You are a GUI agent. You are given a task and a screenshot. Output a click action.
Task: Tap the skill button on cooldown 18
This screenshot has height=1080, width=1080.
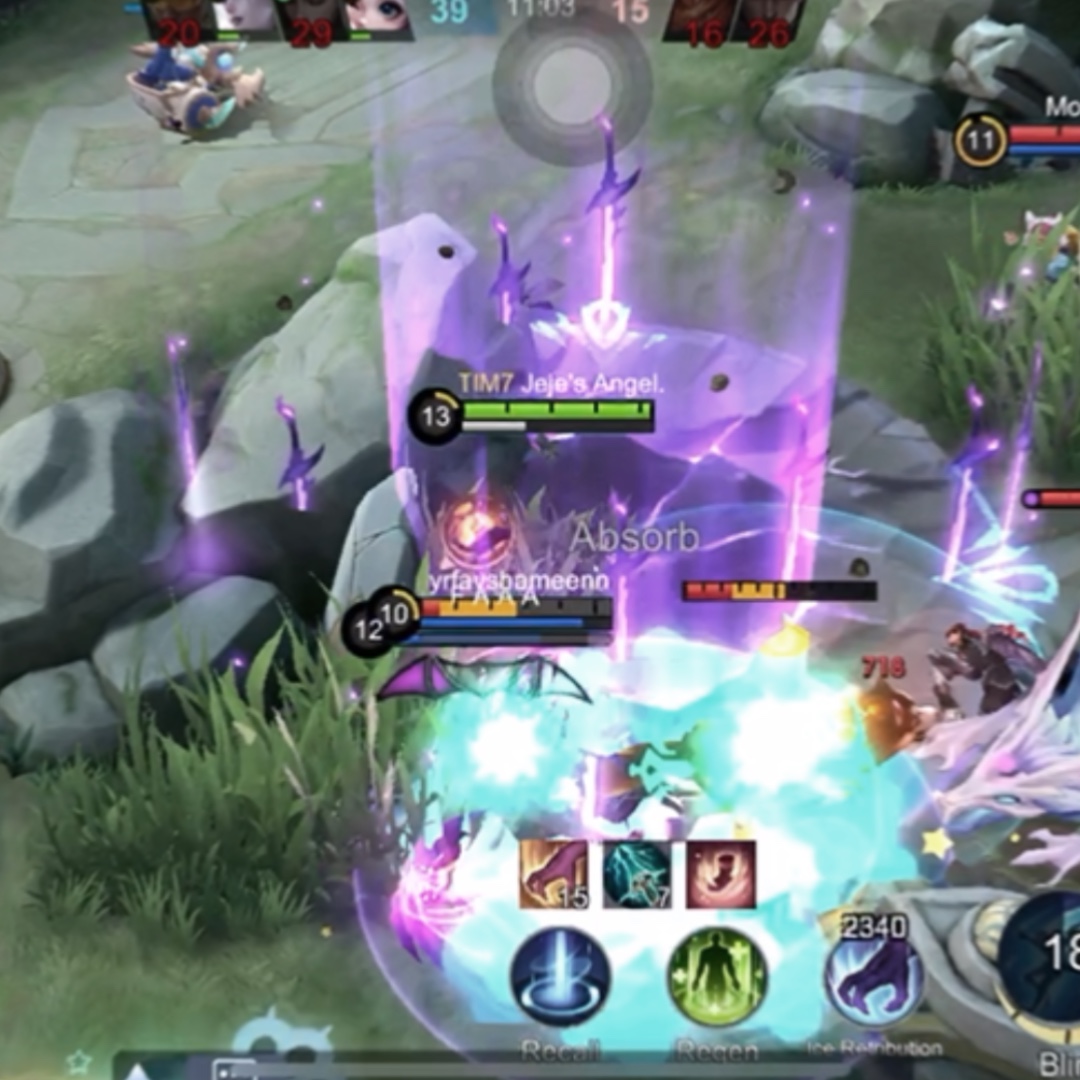point(1045,957)
